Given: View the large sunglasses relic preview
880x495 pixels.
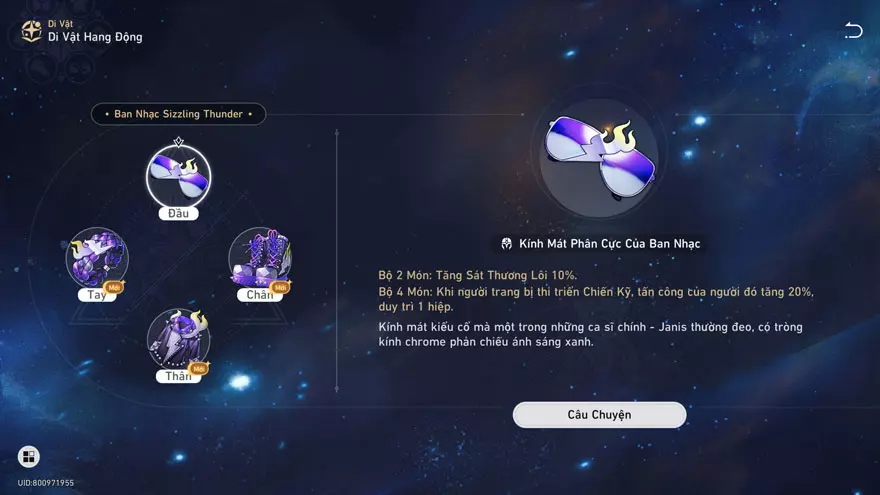Looking at the screenshot, I should [599, 158].
